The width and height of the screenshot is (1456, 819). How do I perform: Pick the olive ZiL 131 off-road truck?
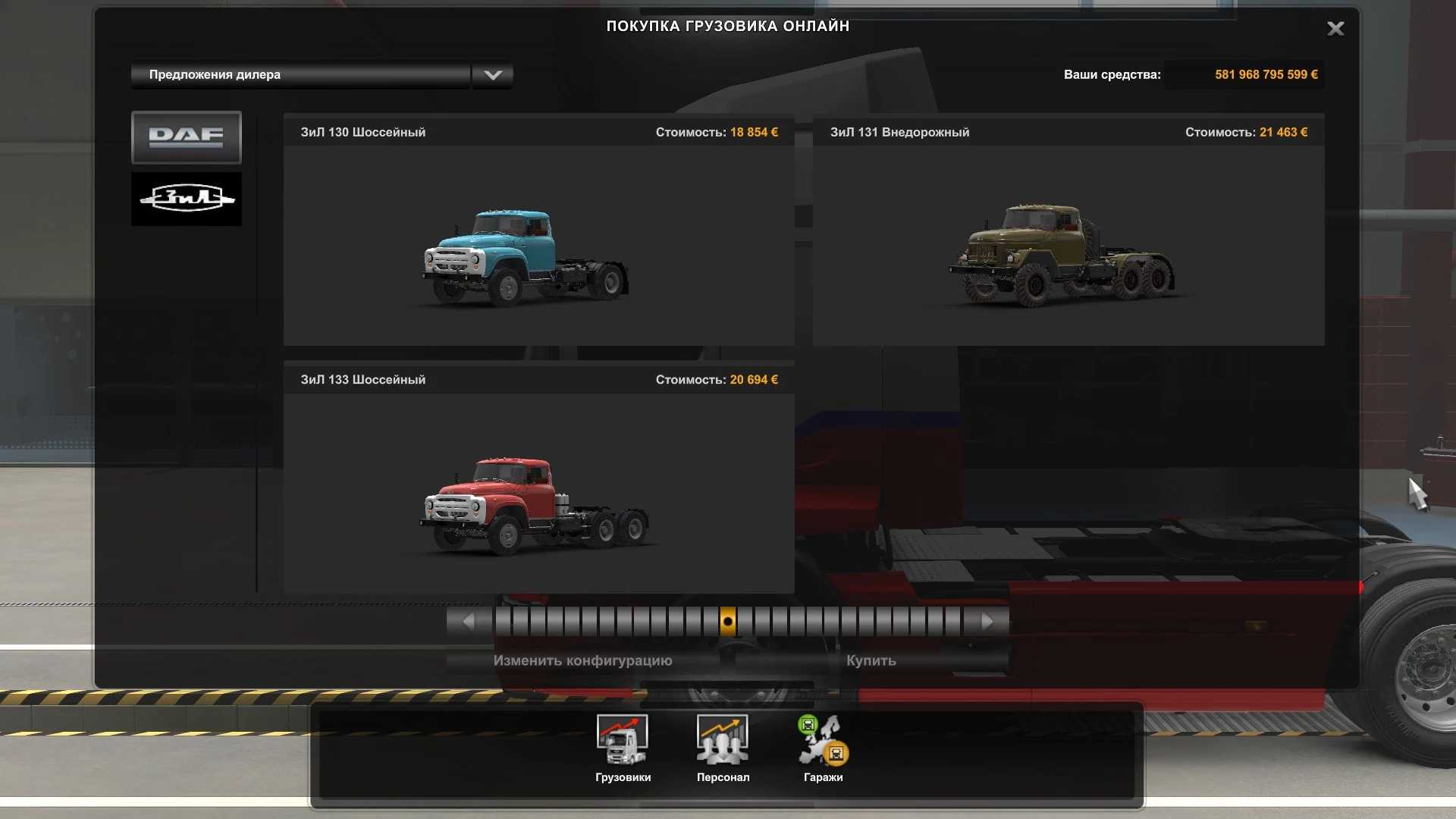(x=1068, y=244)
